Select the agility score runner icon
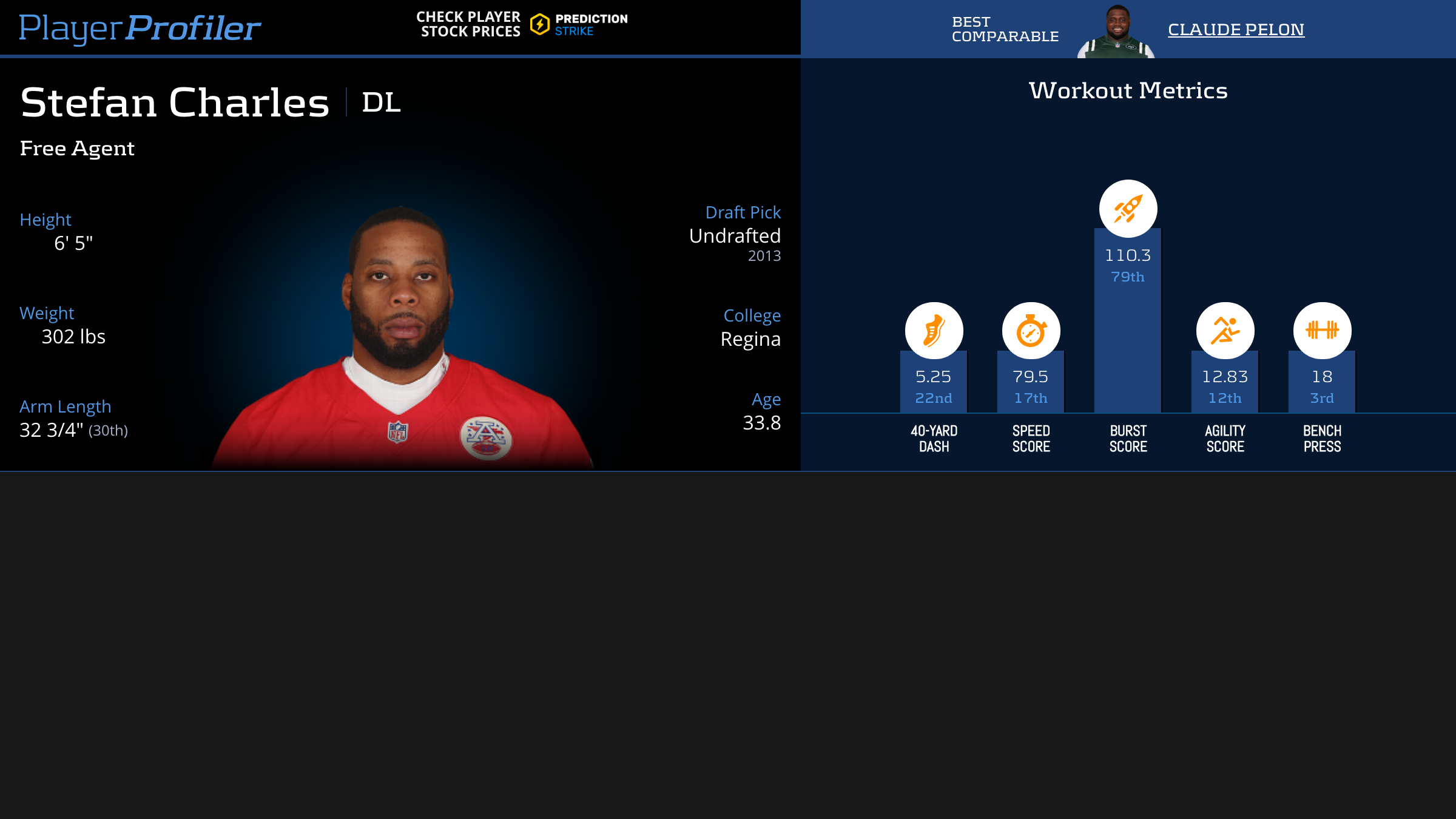1456x819 pixels. 1225,331
